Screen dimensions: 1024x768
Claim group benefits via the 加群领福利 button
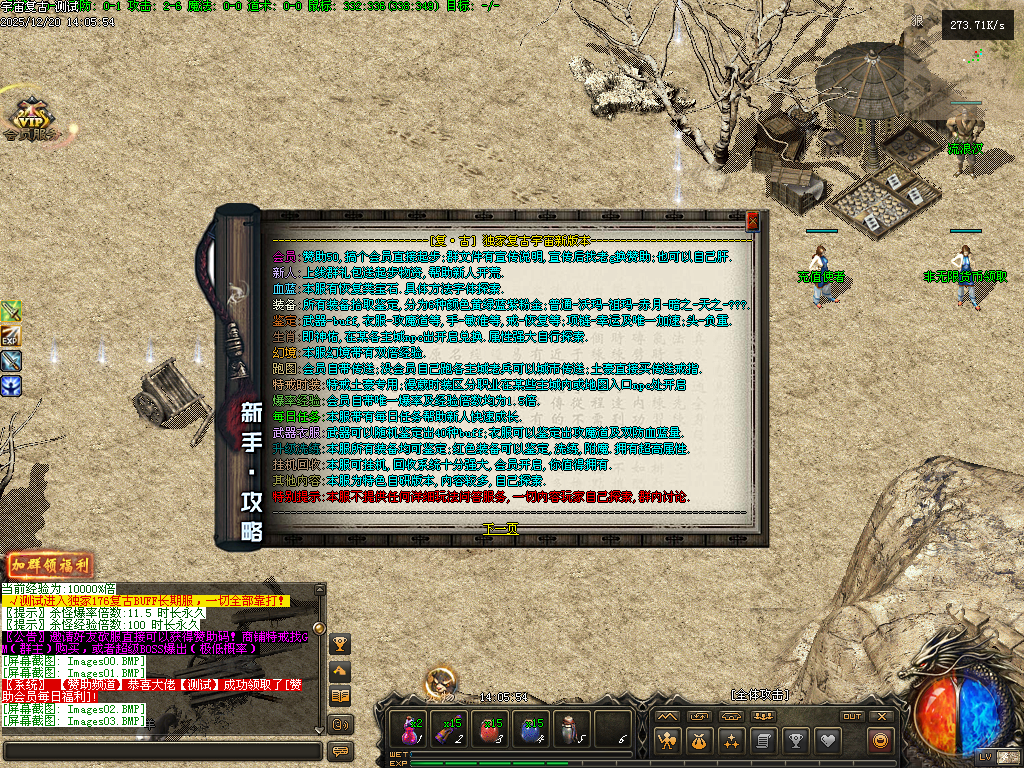click(x=50, y=565)
